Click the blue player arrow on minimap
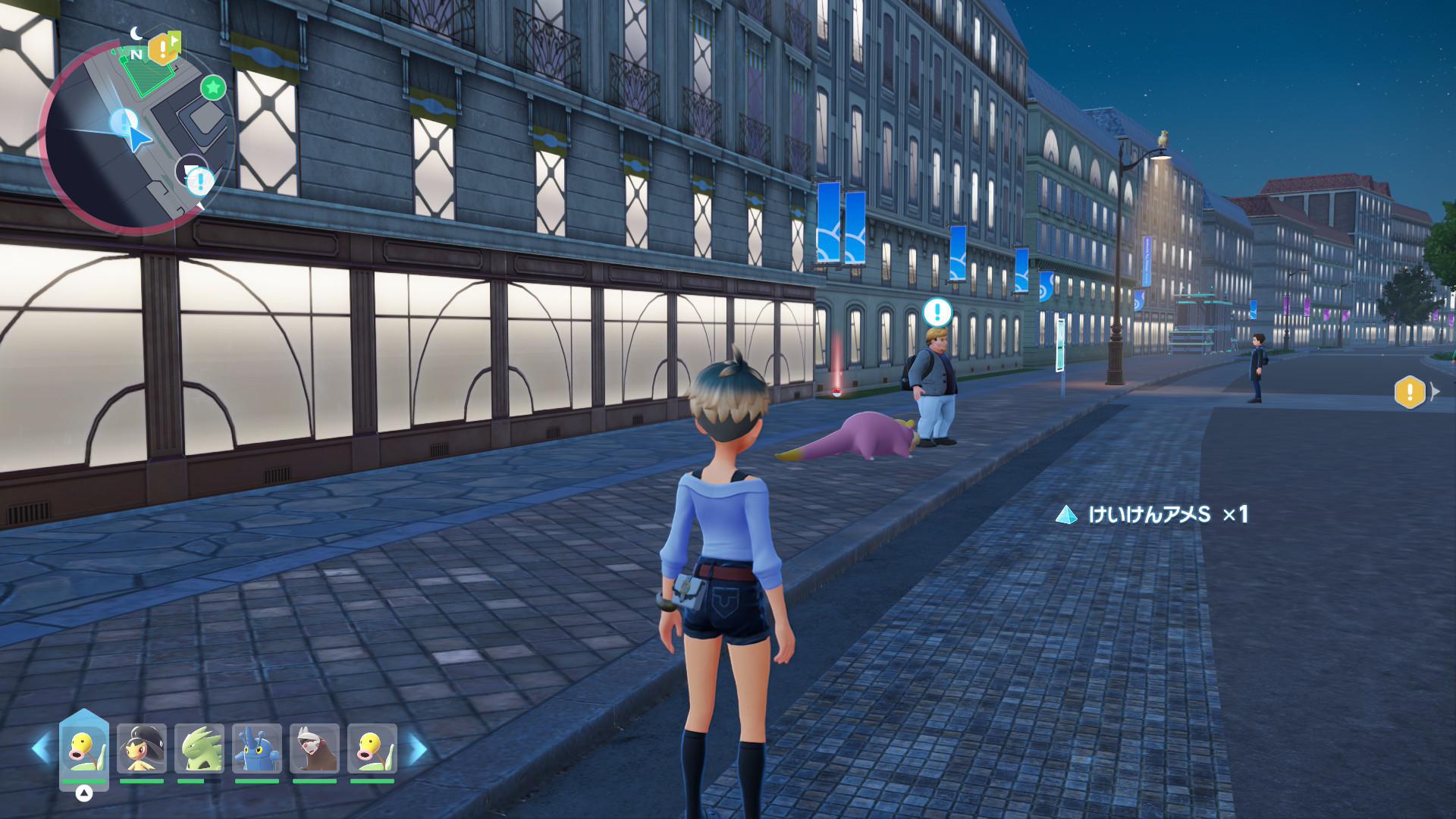The height and width of the screenshot is (819, 1456). [138, 138]
